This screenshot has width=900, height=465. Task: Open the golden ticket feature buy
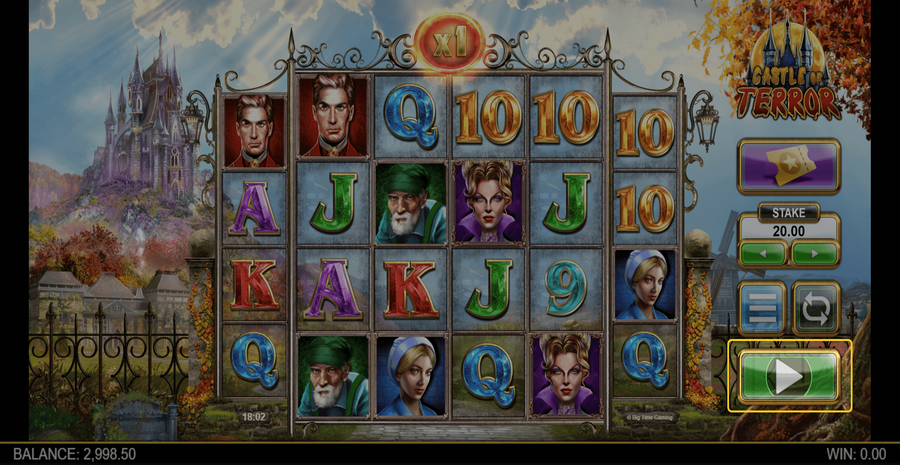[x=789, y=166]
